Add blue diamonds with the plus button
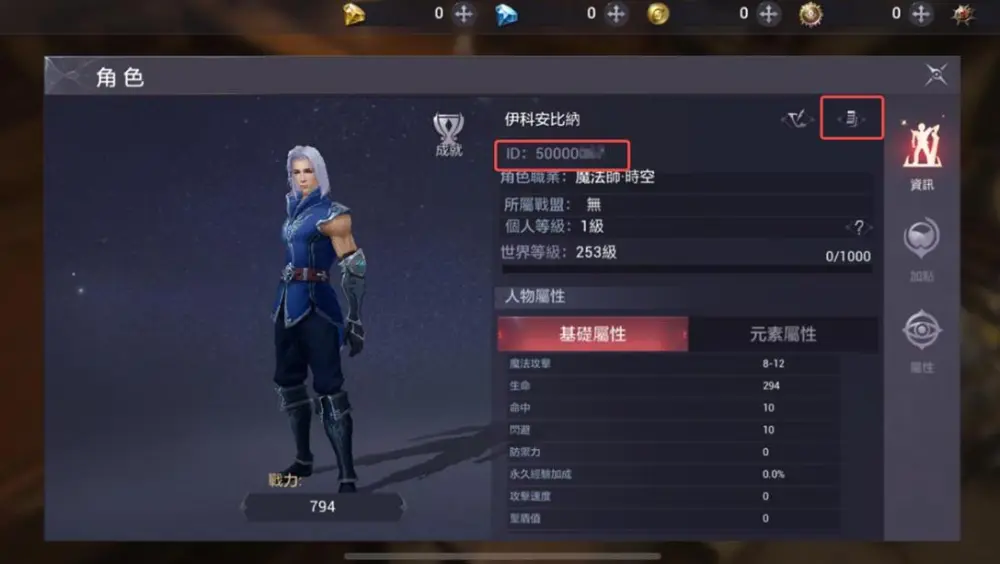1000x564 pixels. click(616, 14)
